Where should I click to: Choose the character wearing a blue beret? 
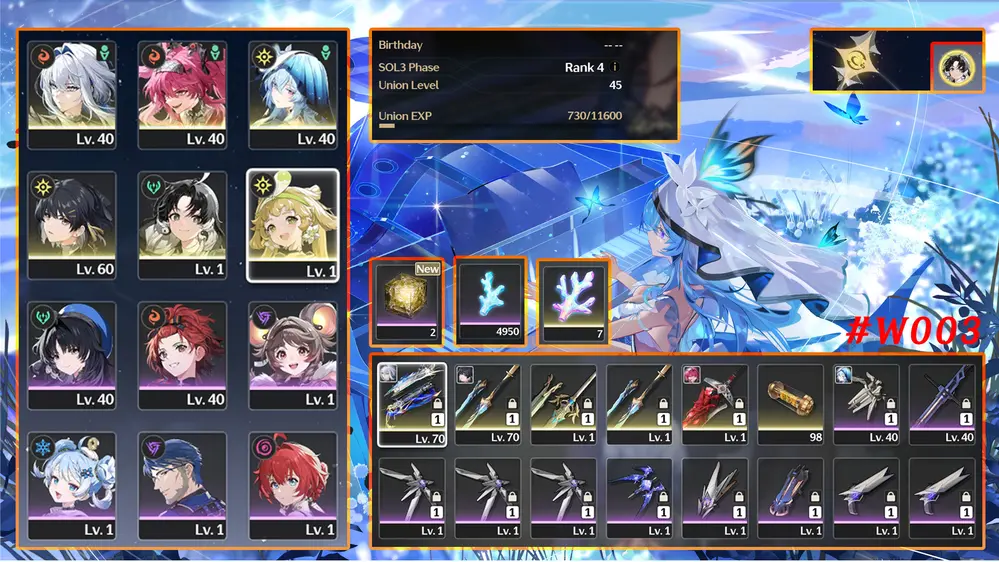(x=72, y=355)
